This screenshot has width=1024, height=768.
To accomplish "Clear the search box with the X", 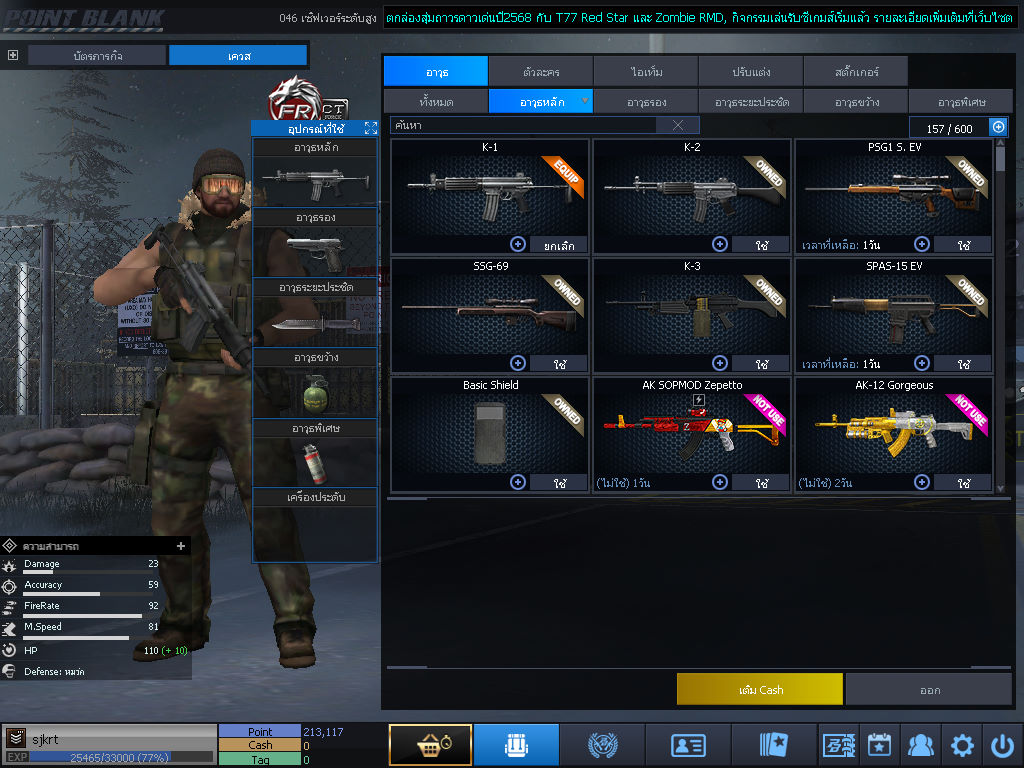I will (678, 125).
